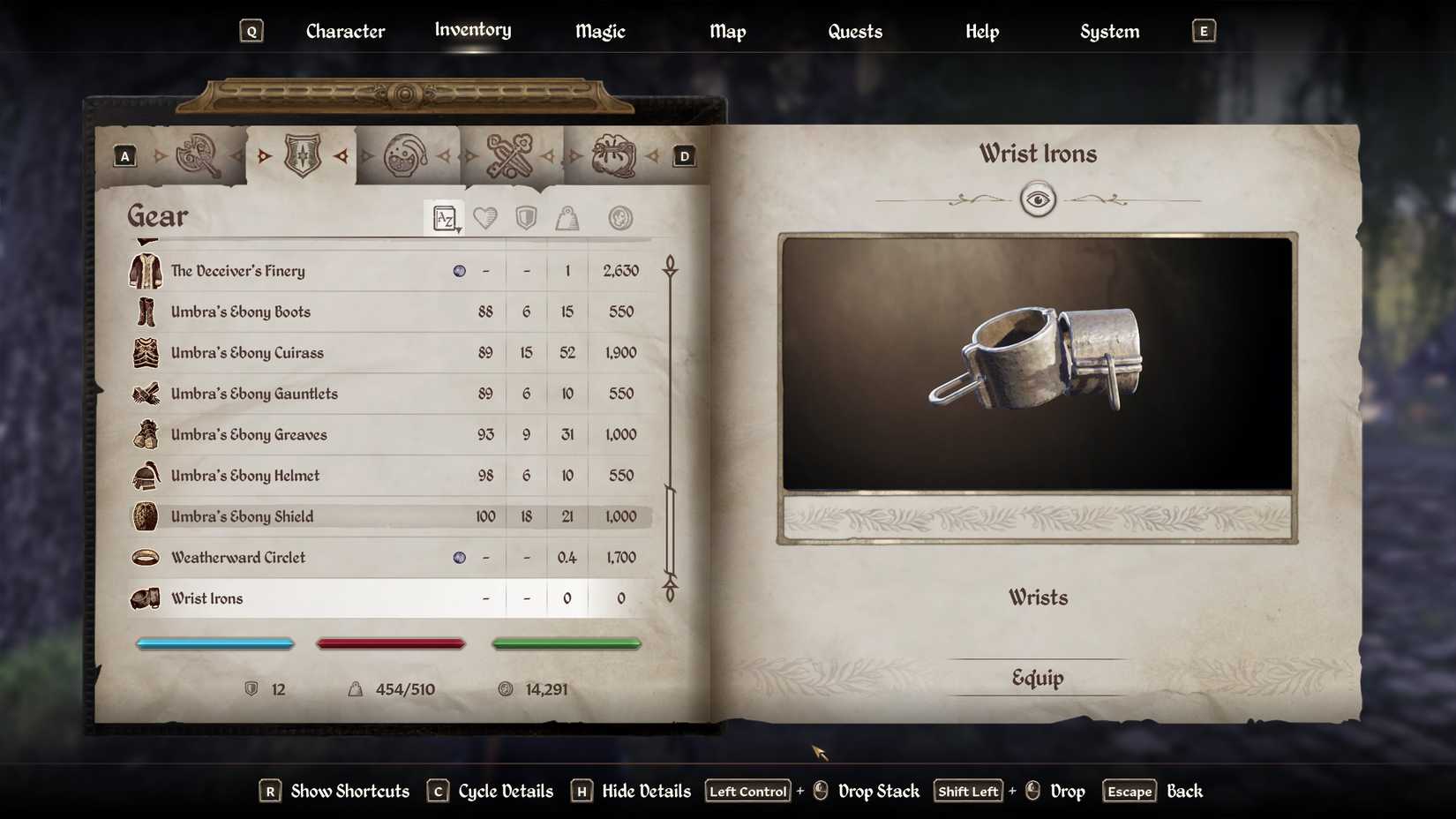Sort items by armor using the shield icon
The image size is (1456, 819).
point(526,218)
